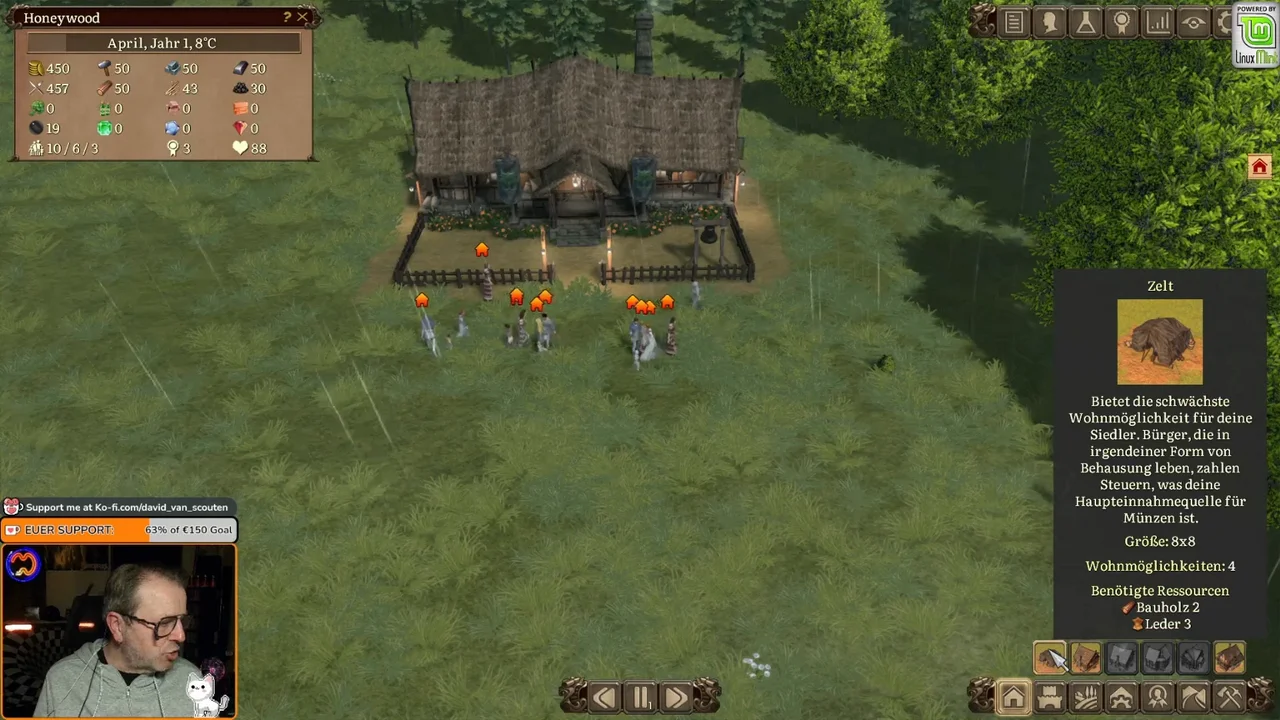Open the Ko-fi support link banner
The height and width of the screenshot is (720, 1280).
[x=120, y=507]
